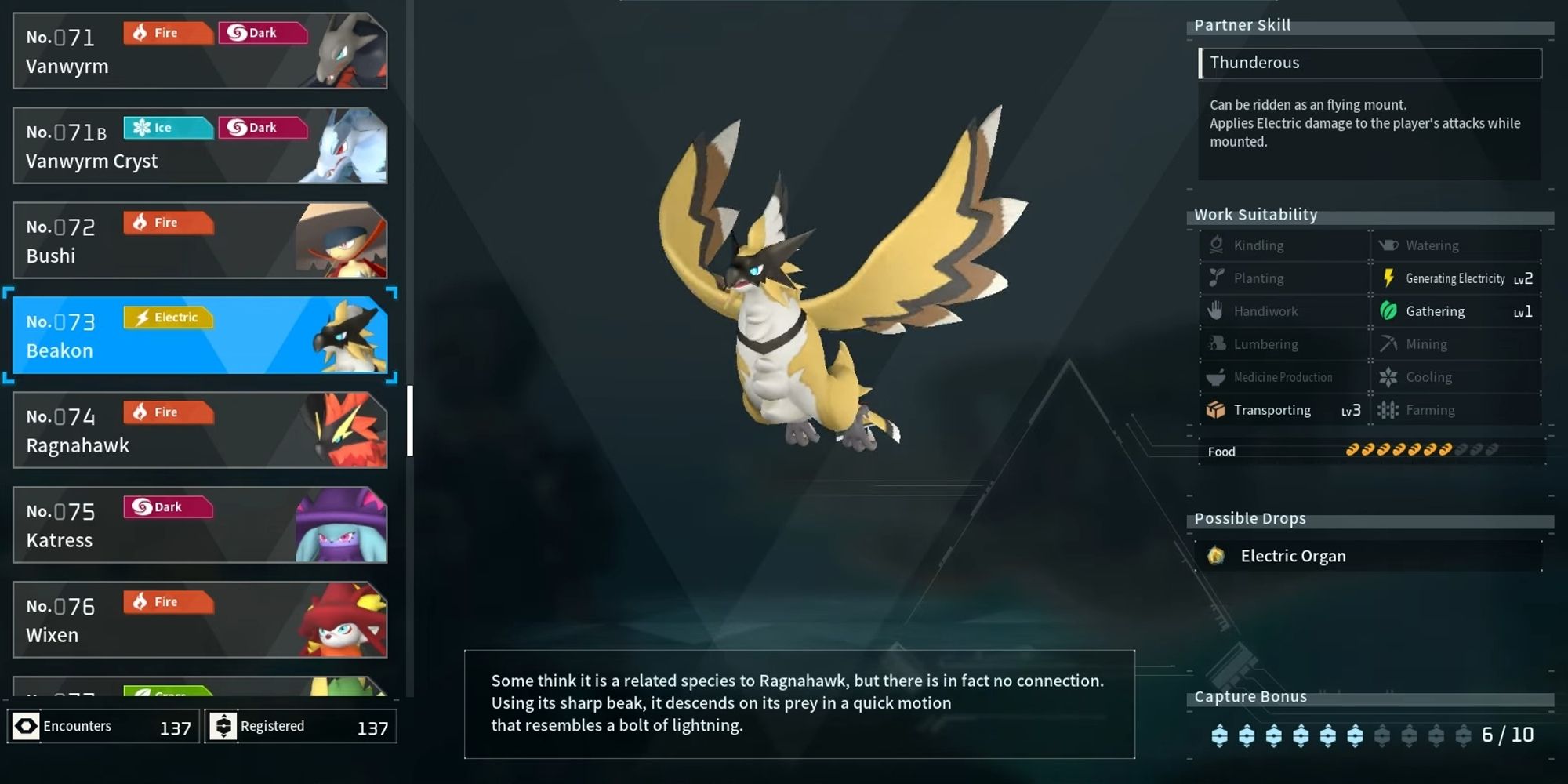Select the Mining work suitability icon
1568x784 pixels.
click(1388, 343)
